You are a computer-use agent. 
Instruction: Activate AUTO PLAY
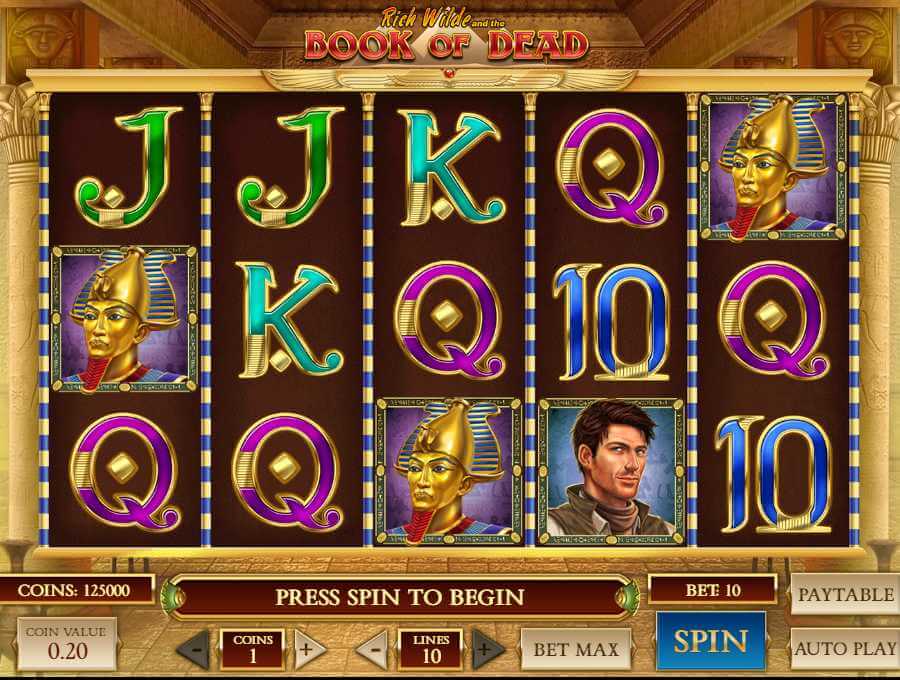point(845,648)
